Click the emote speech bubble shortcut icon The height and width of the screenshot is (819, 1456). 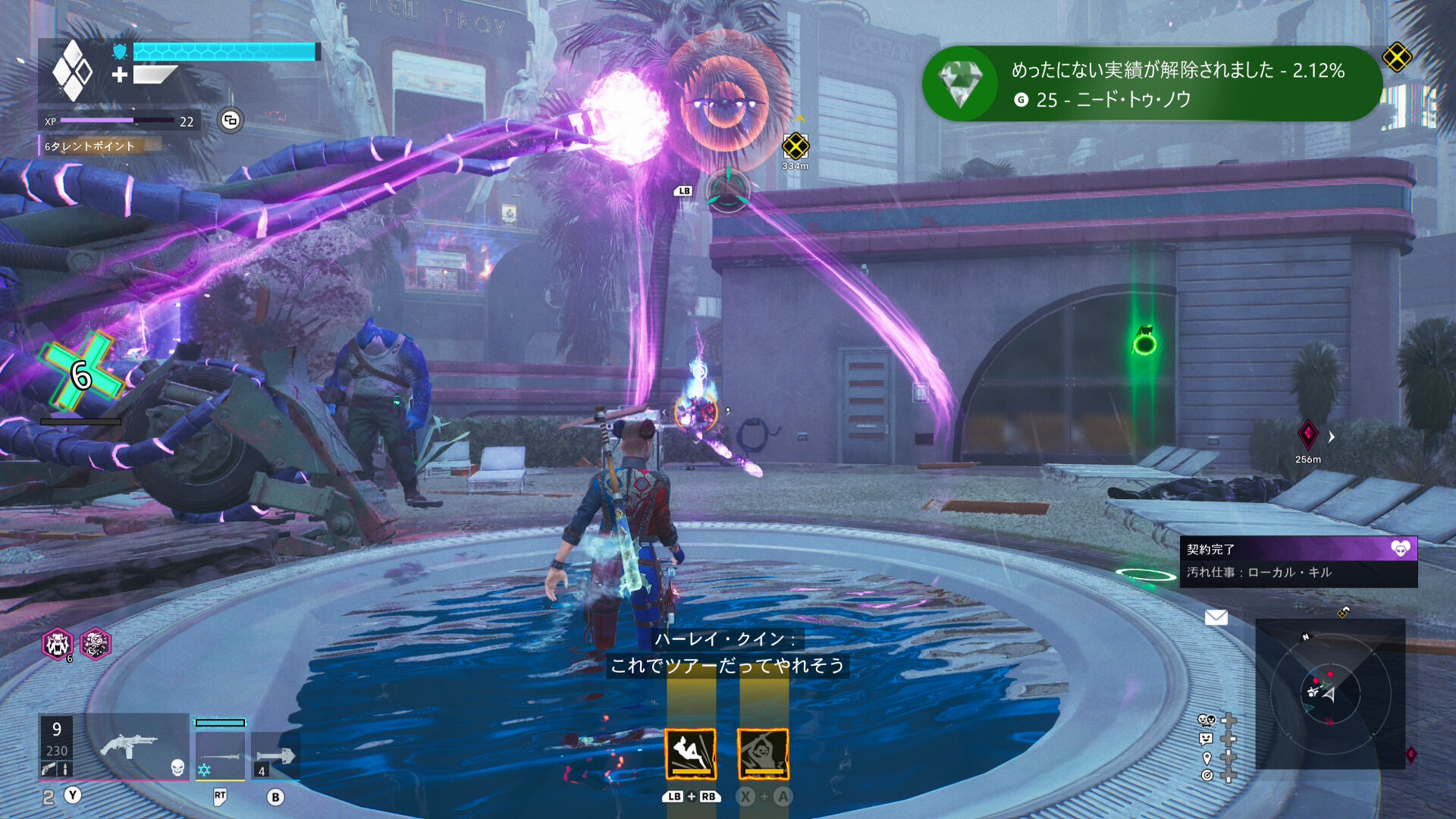click(1207, 739)
